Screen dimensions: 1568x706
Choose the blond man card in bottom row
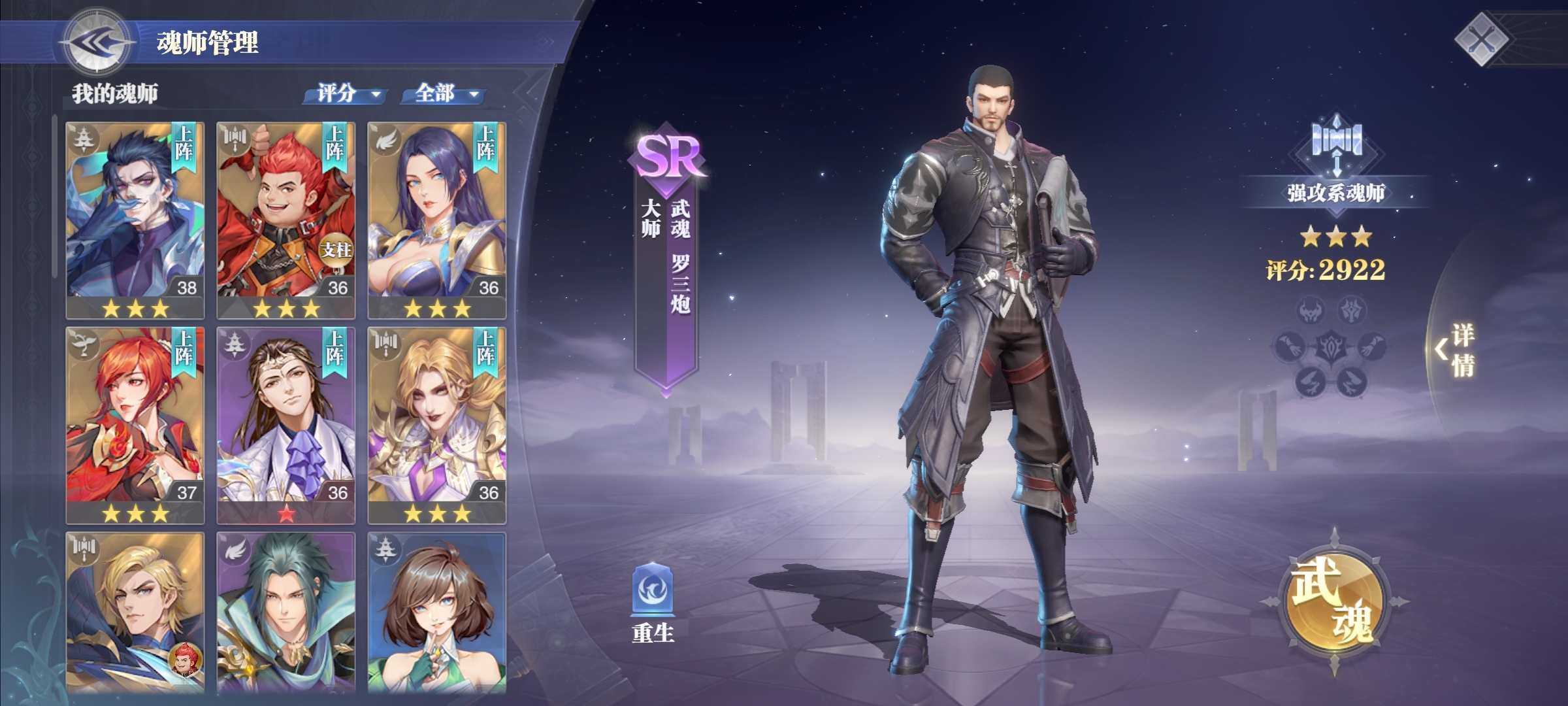point(135,612)
